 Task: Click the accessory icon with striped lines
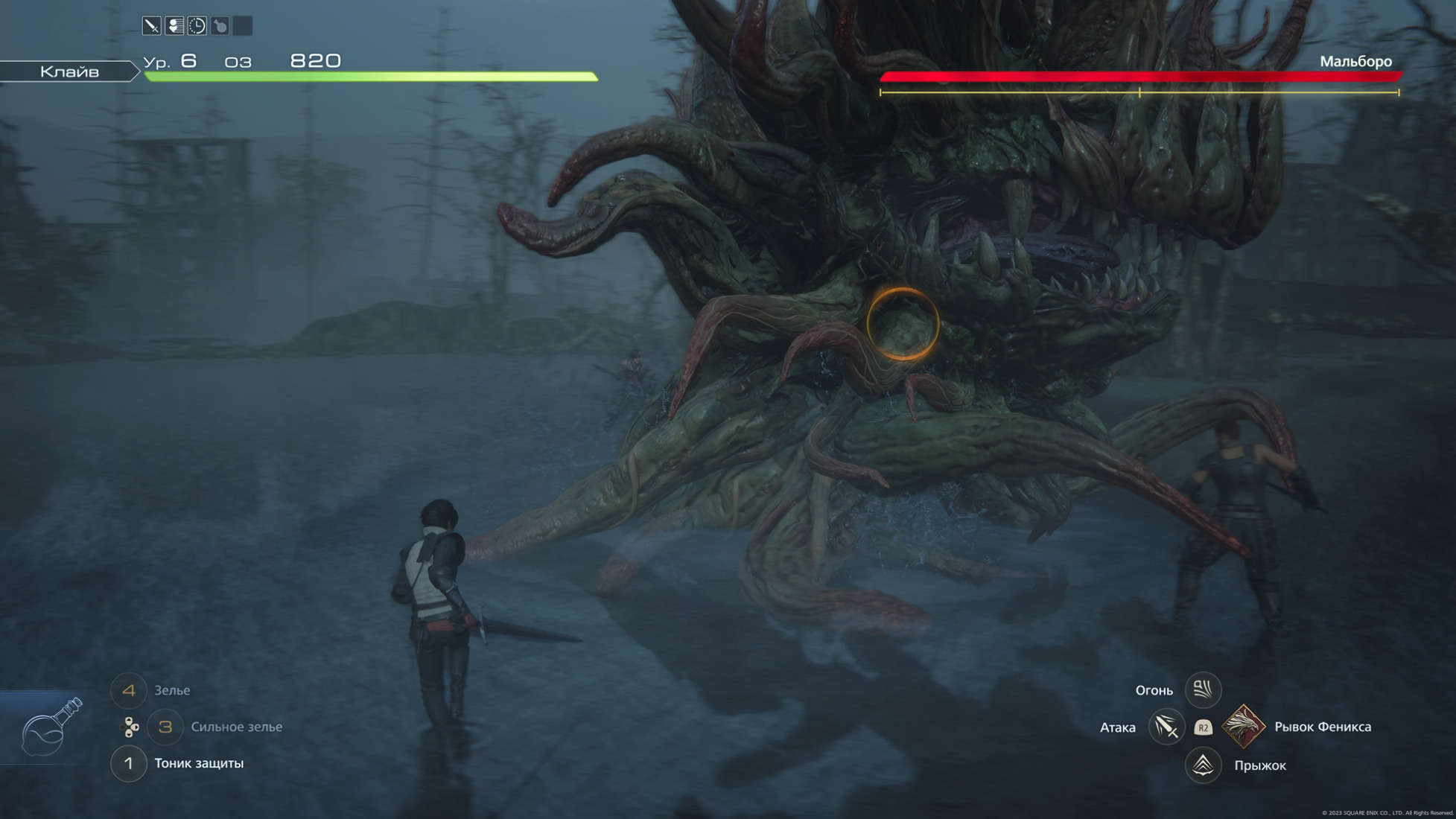click(174, 26)
